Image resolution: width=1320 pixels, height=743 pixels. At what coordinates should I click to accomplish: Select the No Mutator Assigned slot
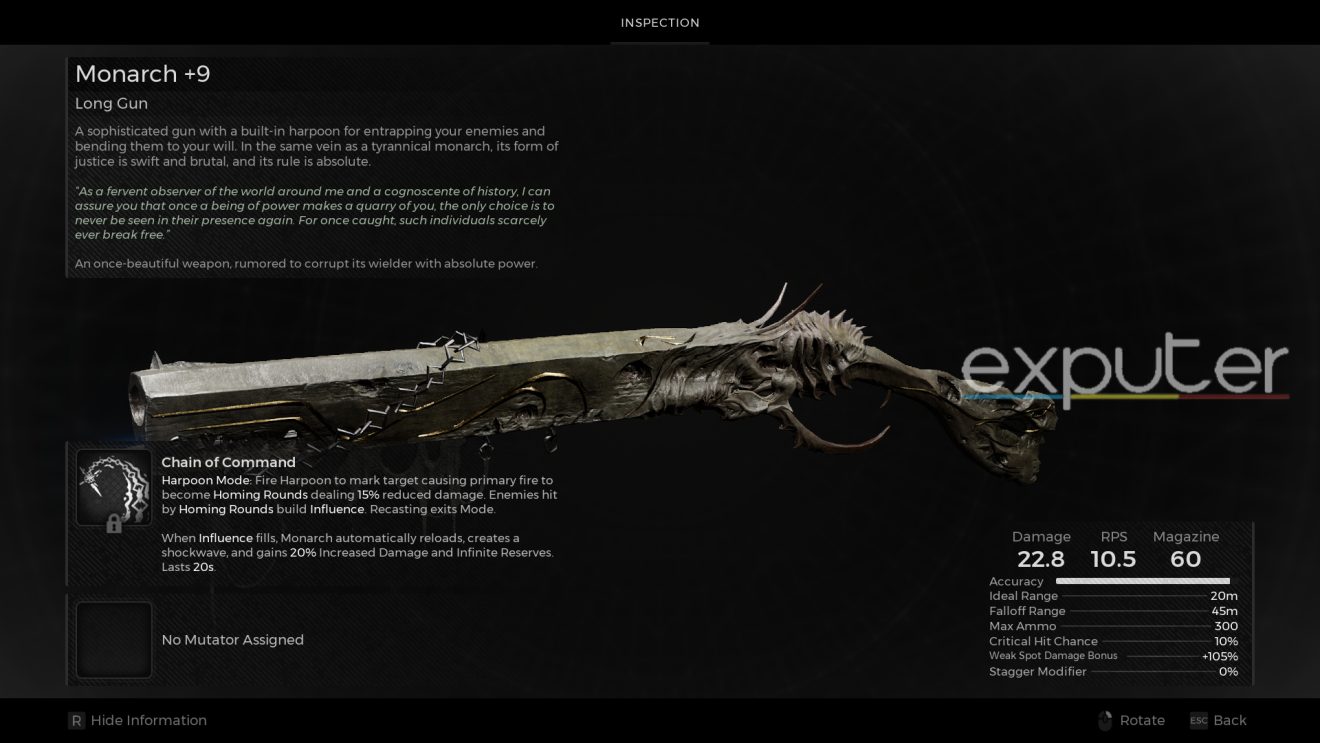pyautogui.click(x=232, y=639)
